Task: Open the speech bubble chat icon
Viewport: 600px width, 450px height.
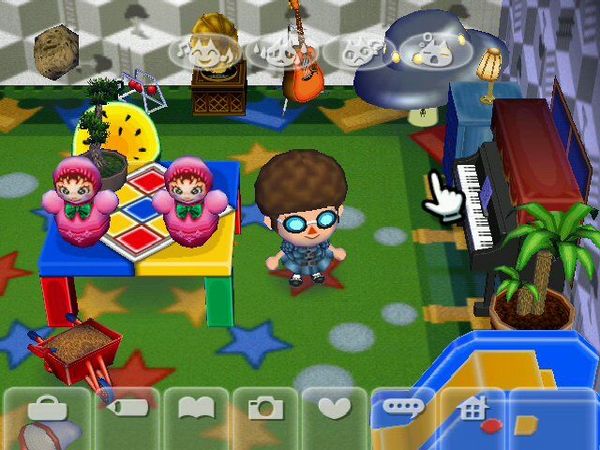Action: point(402,409)
